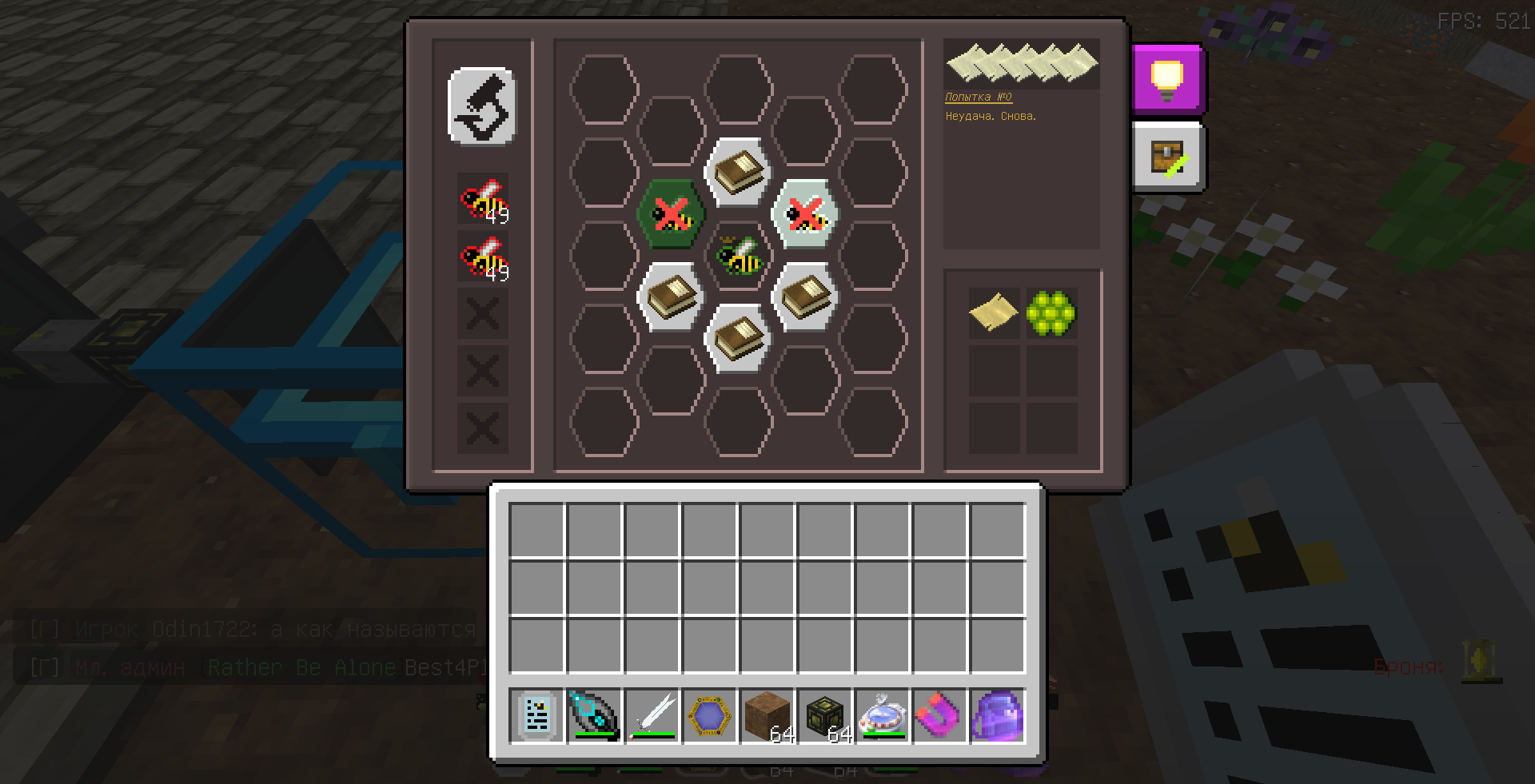
Task: Select the silver orb trinket hotbar slot
Action: (883, 715)
